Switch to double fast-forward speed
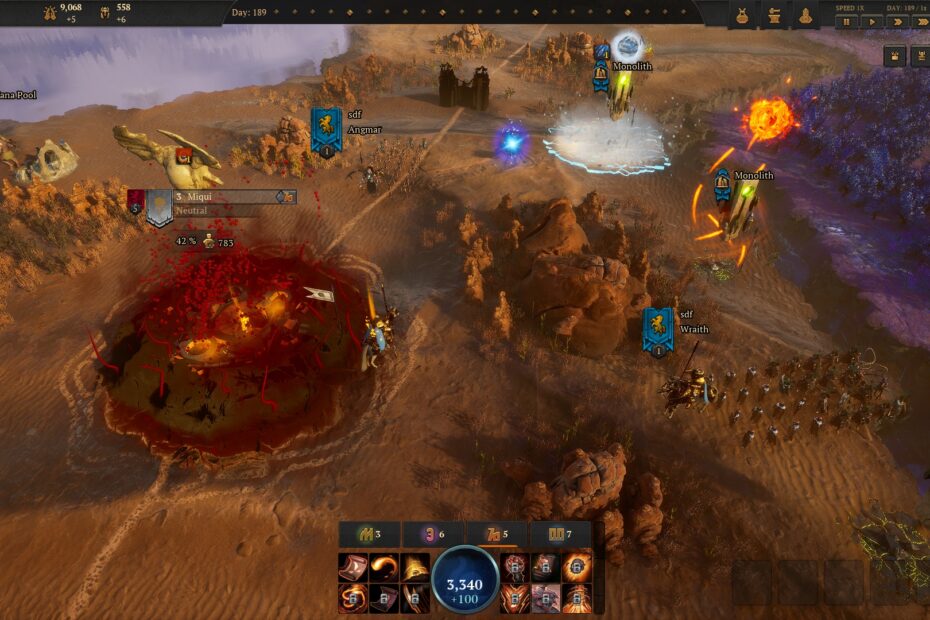Viewport: 930px width, 620px height. pos(895,21)
